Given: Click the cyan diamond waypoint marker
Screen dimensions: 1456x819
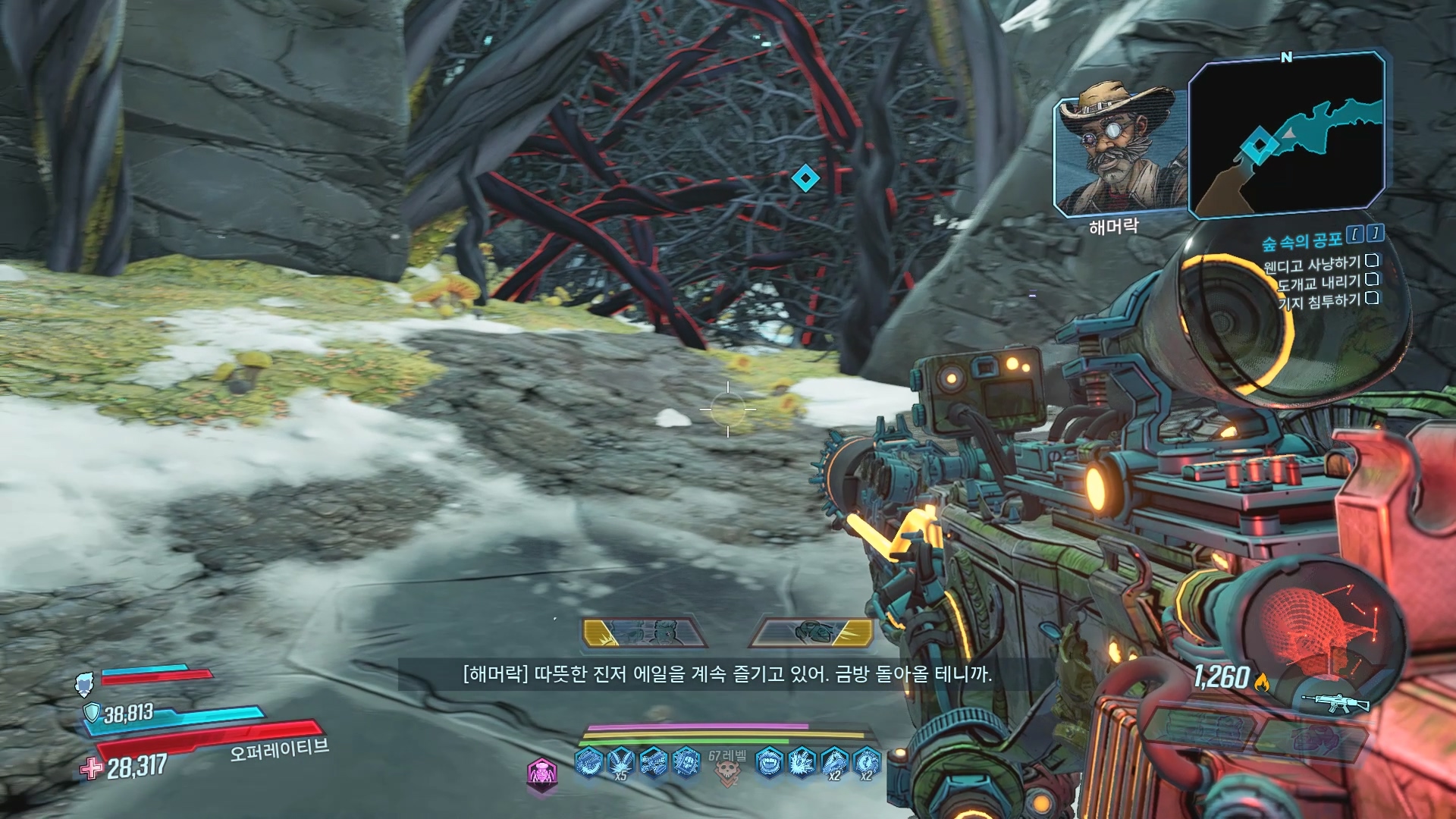Looking at the screenshot, I should [x=805, y=179].
